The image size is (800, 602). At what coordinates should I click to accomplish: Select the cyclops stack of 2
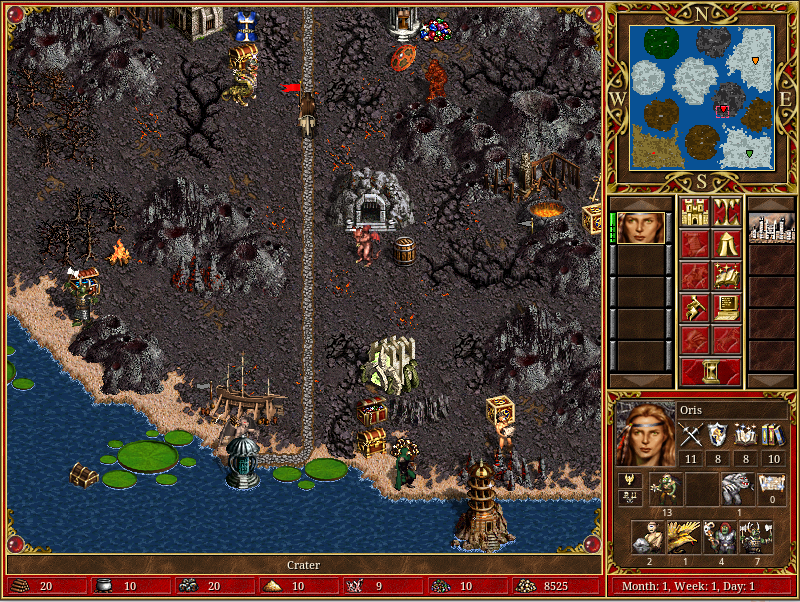point(647,537)
